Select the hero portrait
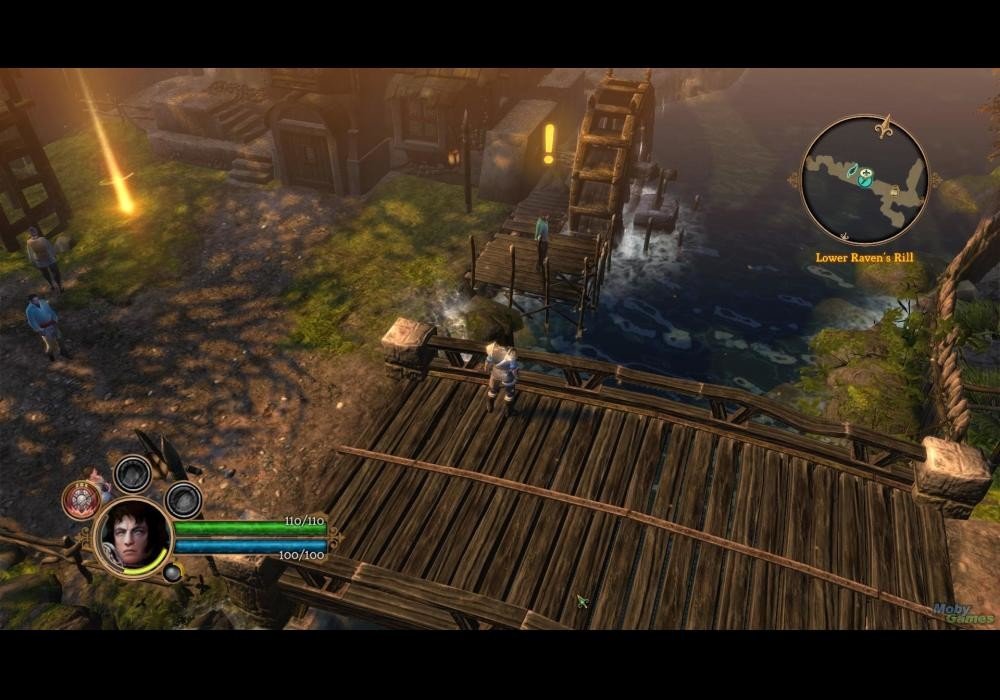This screenshot has width=1000, height=700. click(x=133, y=536)
